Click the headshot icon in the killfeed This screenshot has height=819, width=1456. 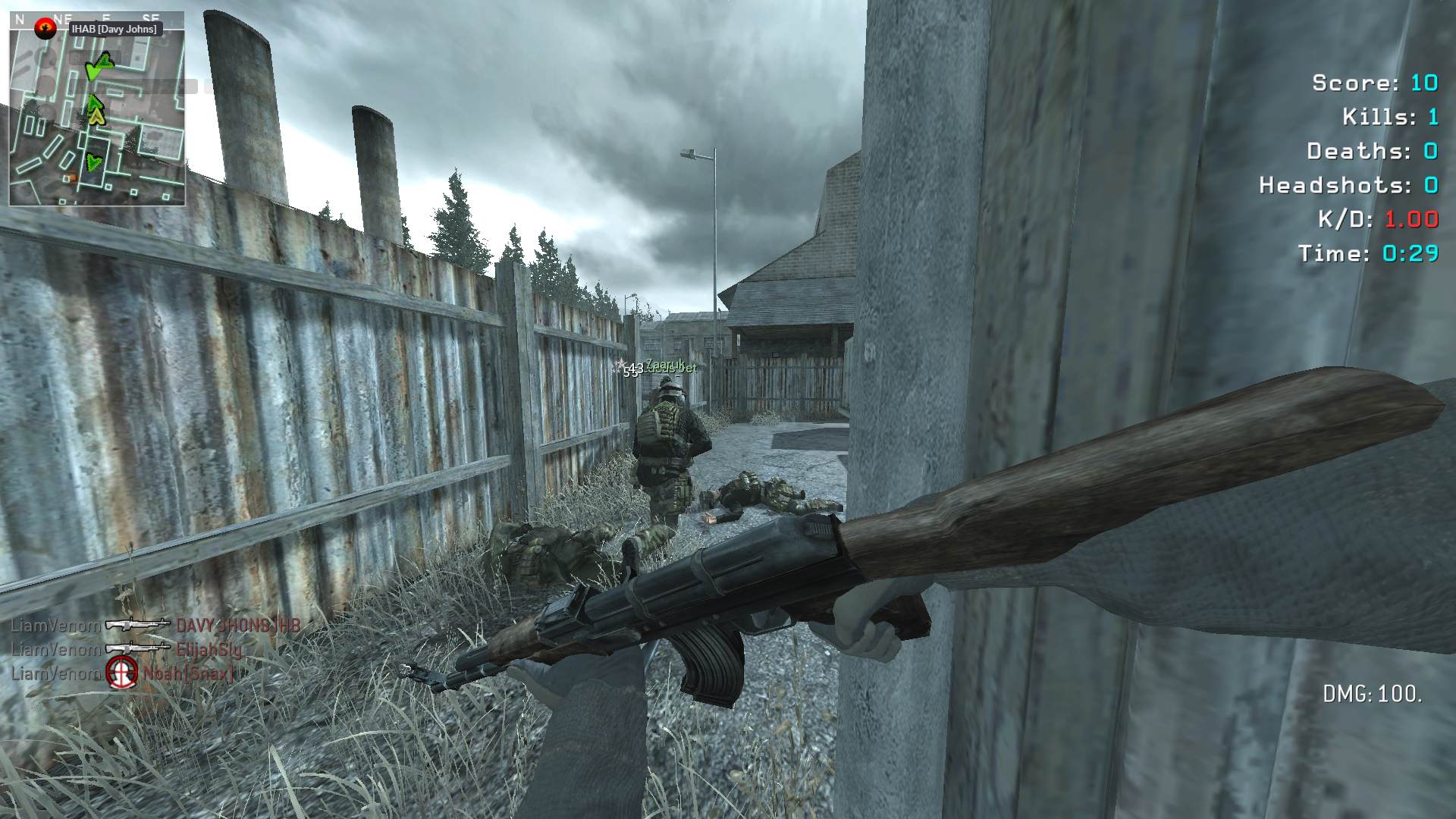pyautogui.click(x=121, y=672)
